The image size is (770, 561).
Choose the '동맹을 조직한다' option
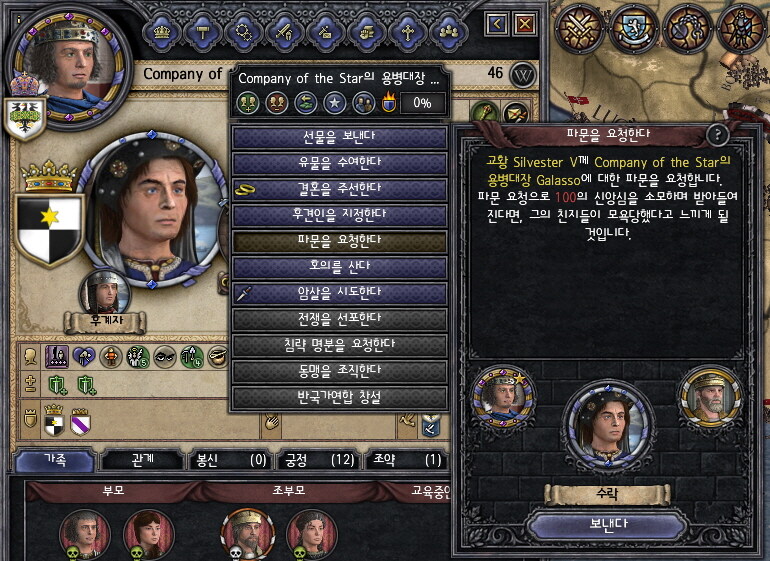(x=339, y=371)
